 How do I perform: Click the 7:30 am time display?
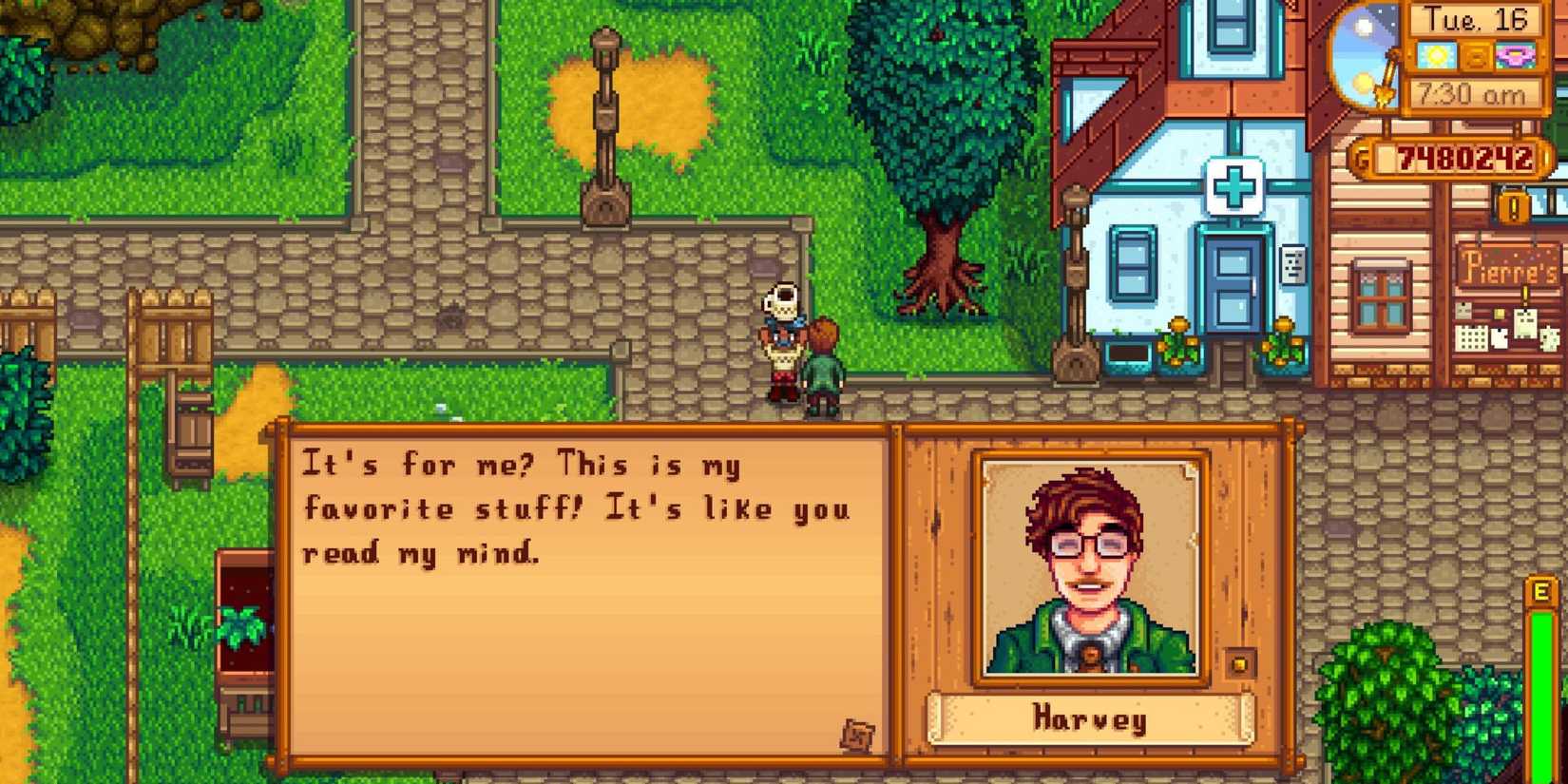pyautogui.click(x=1471, y=93)
